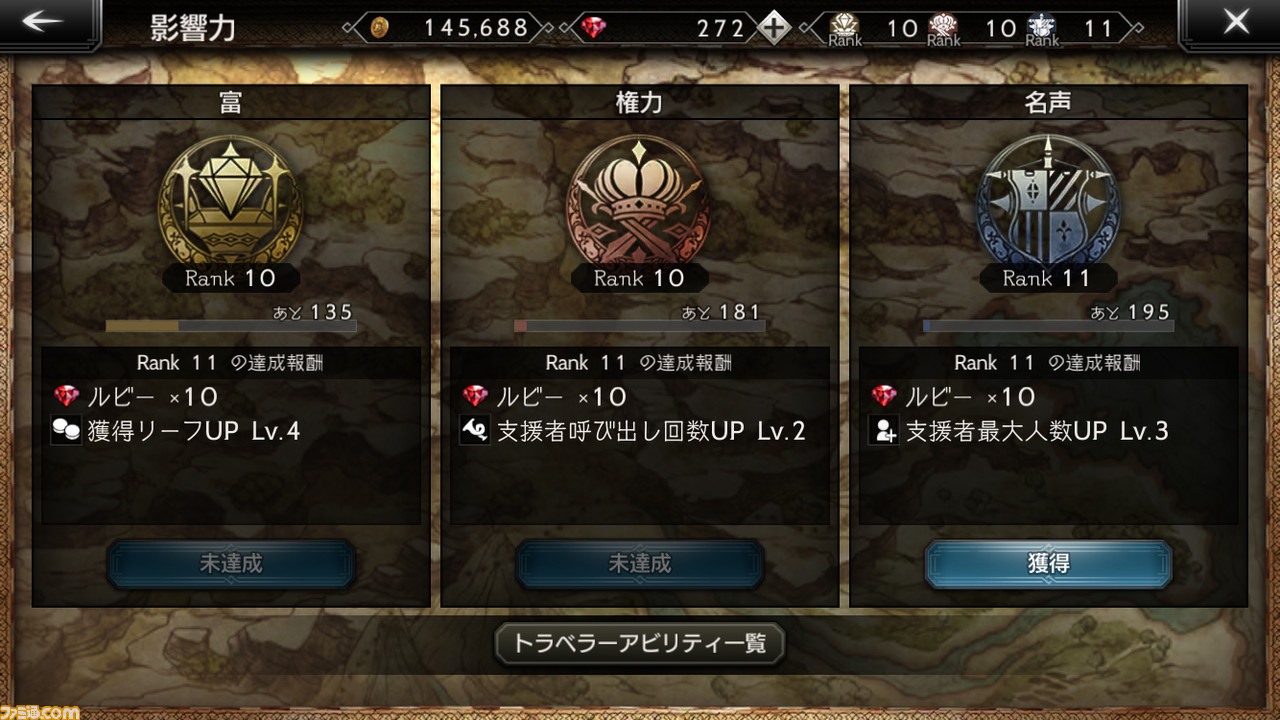This screenshot has width=1280, height=720.
Task: Click the 未達成 button under 権力
Action: (x=640, y=562)
